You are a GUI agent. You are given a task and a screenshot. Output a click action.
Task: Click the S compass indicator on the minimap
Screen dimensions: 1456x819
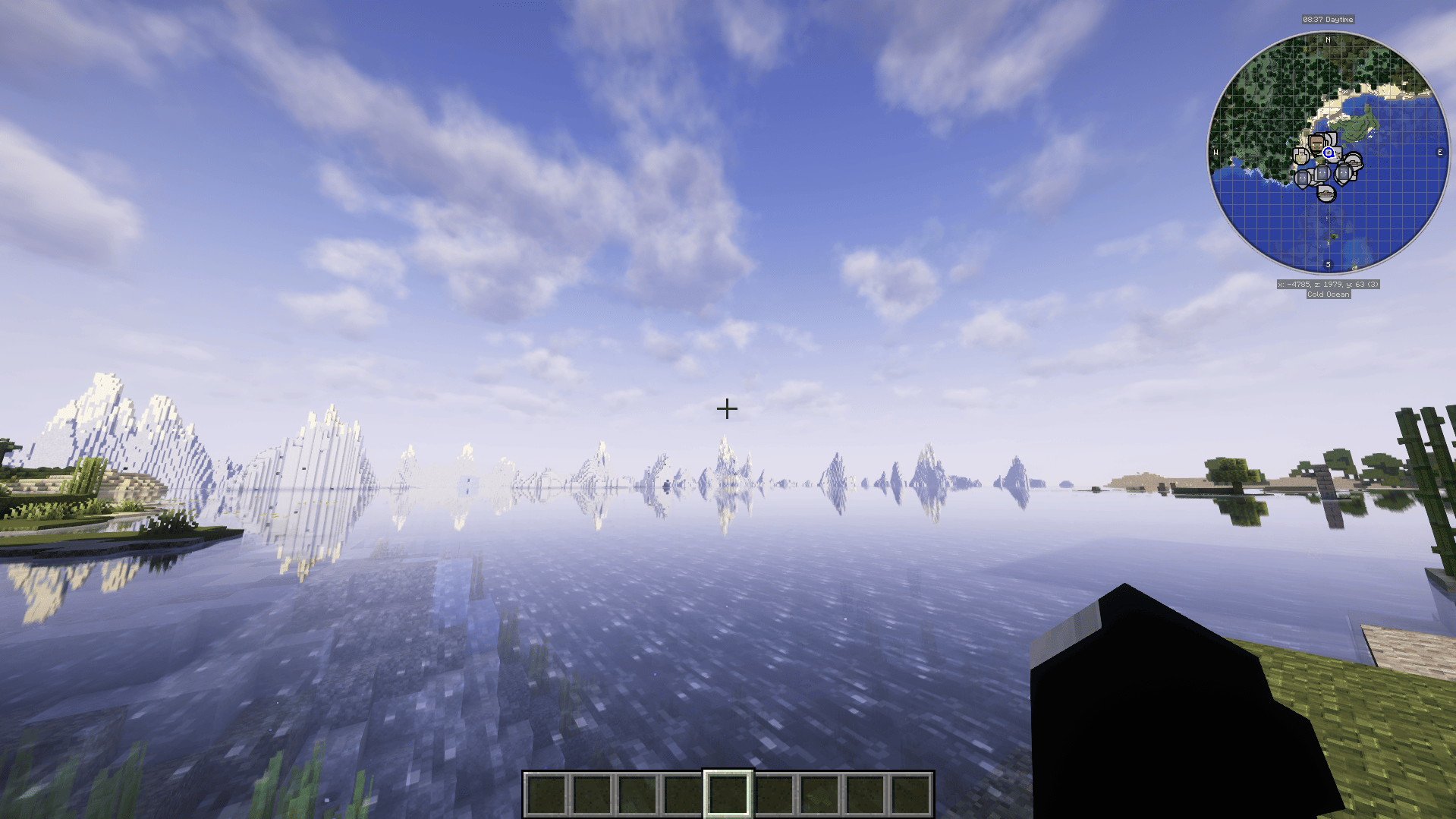pyautogui.click(x=1329, y=266)
